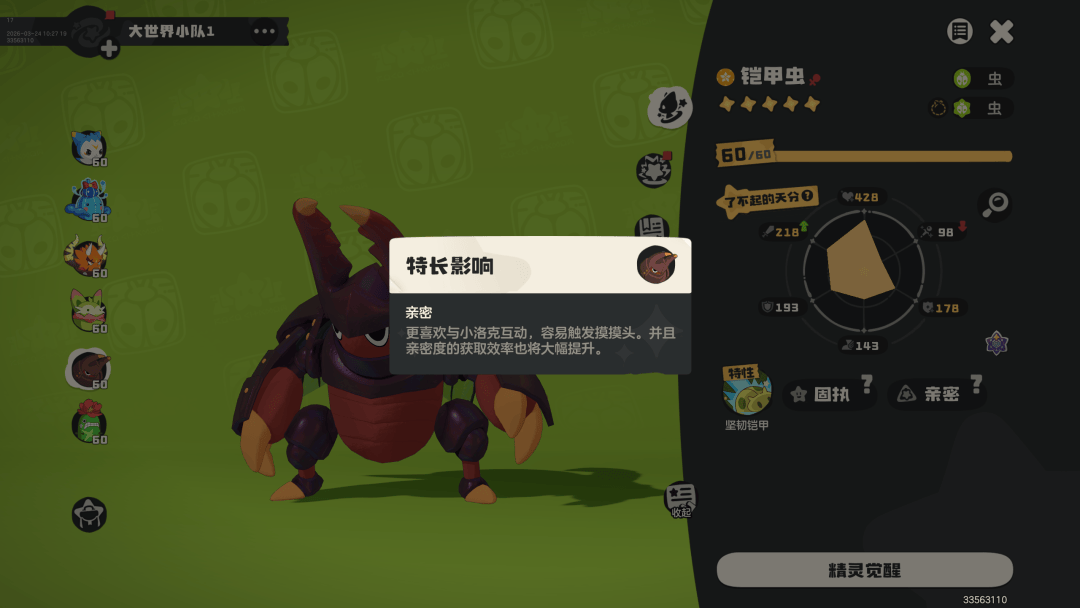1080x608 pixels.
Task: Open team options via three dots
Action: click(x=264, y=31)
